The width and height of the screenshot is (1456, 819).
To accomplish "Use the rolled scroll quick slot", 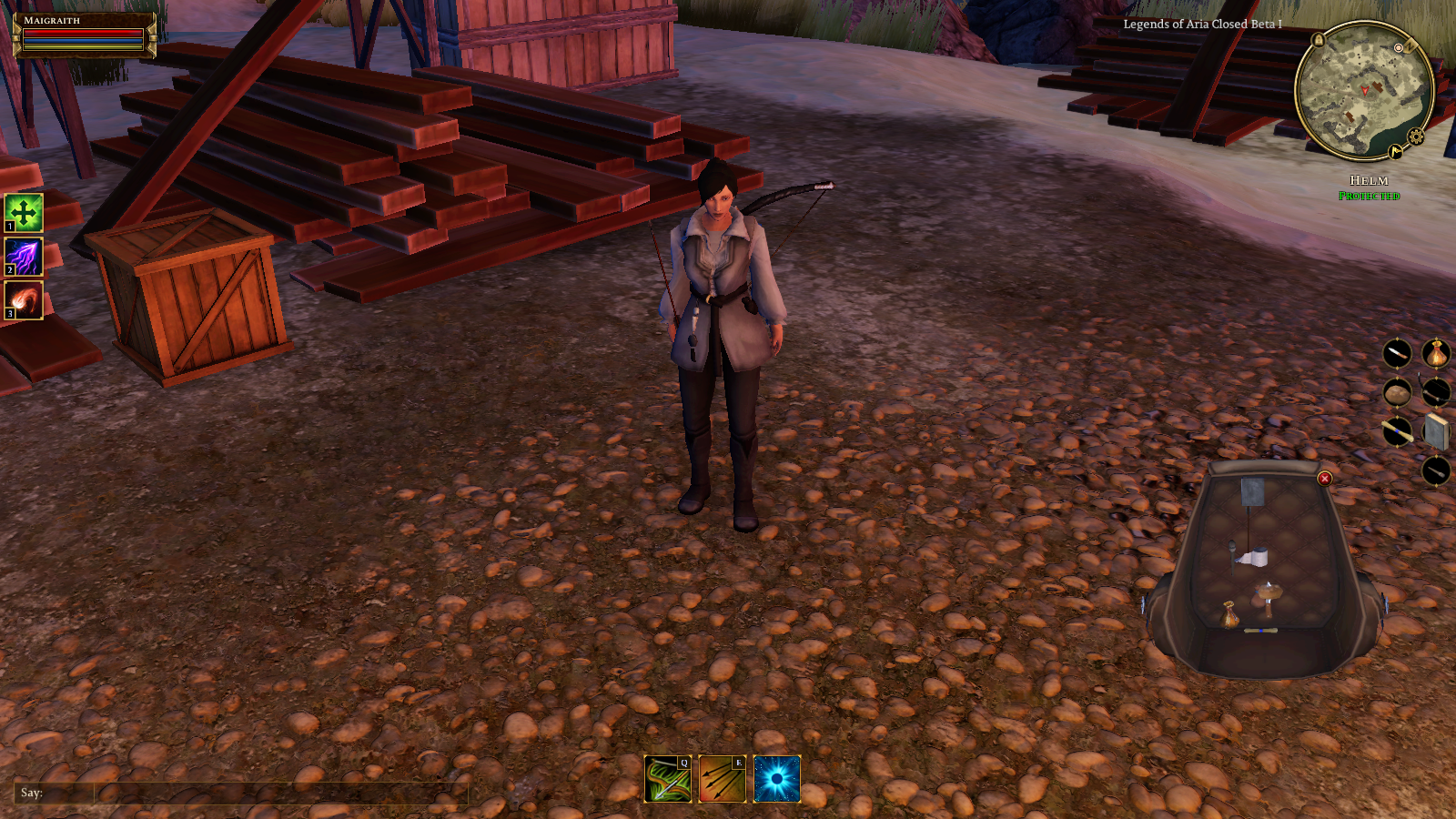I will click(1397, 431).
